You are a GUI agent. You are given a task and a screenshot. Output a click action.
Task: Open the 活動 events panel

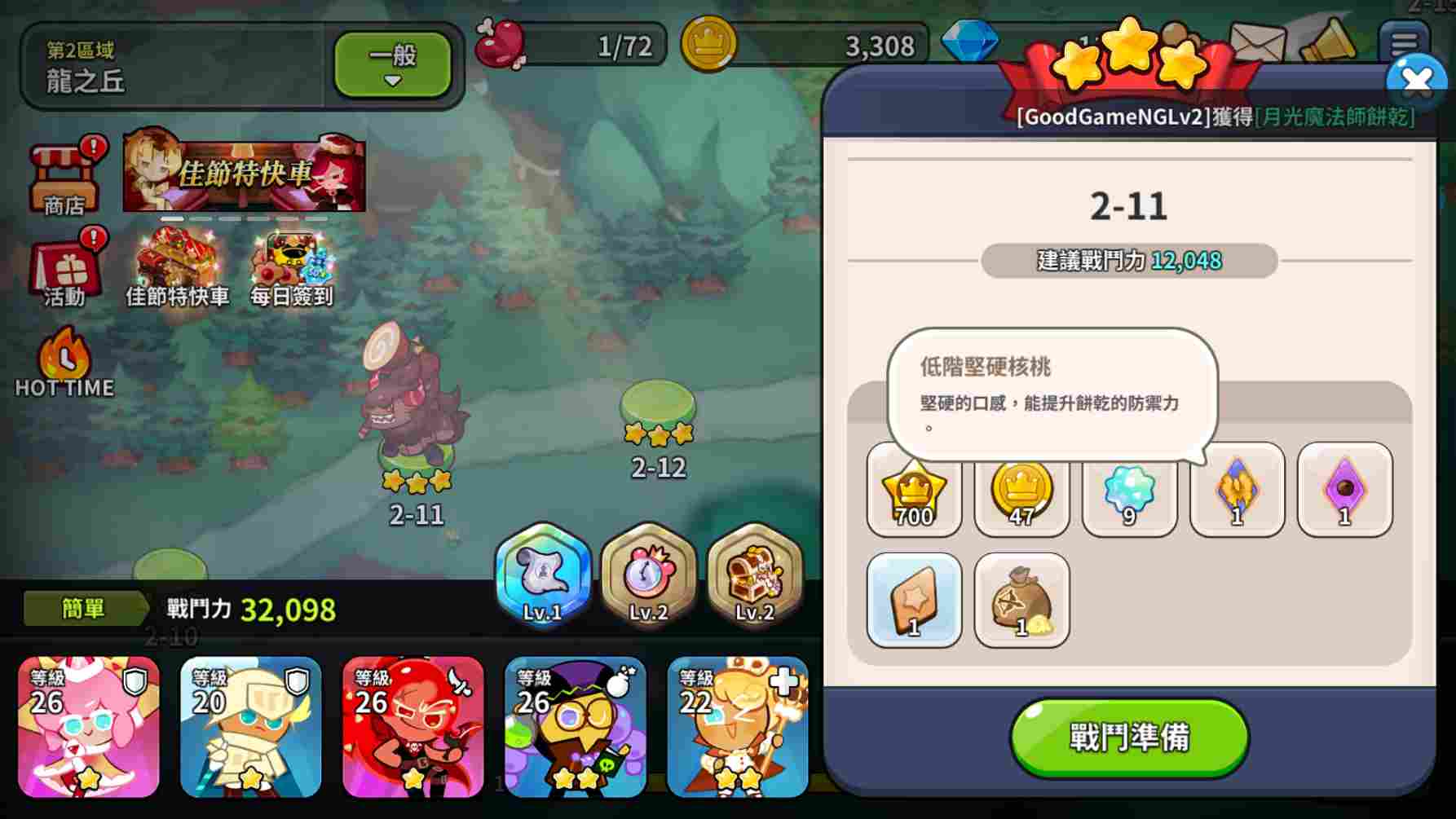(x=65, y=269)
